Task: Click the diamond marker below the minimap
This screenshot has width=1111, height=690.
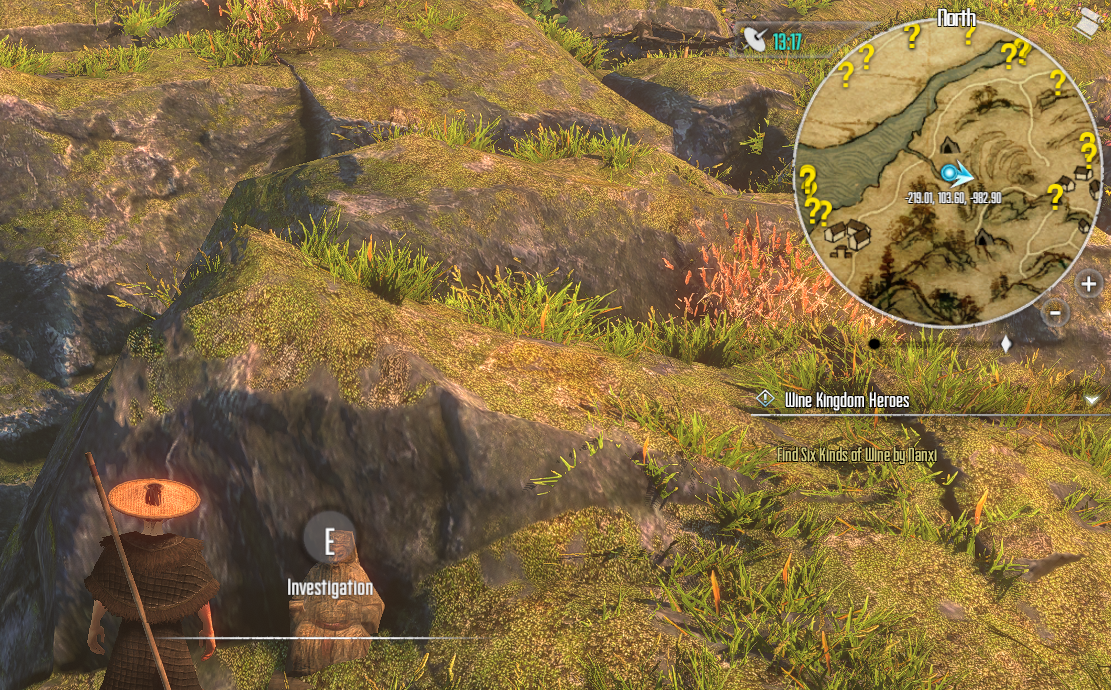Action: click(x=1006, y=343)
